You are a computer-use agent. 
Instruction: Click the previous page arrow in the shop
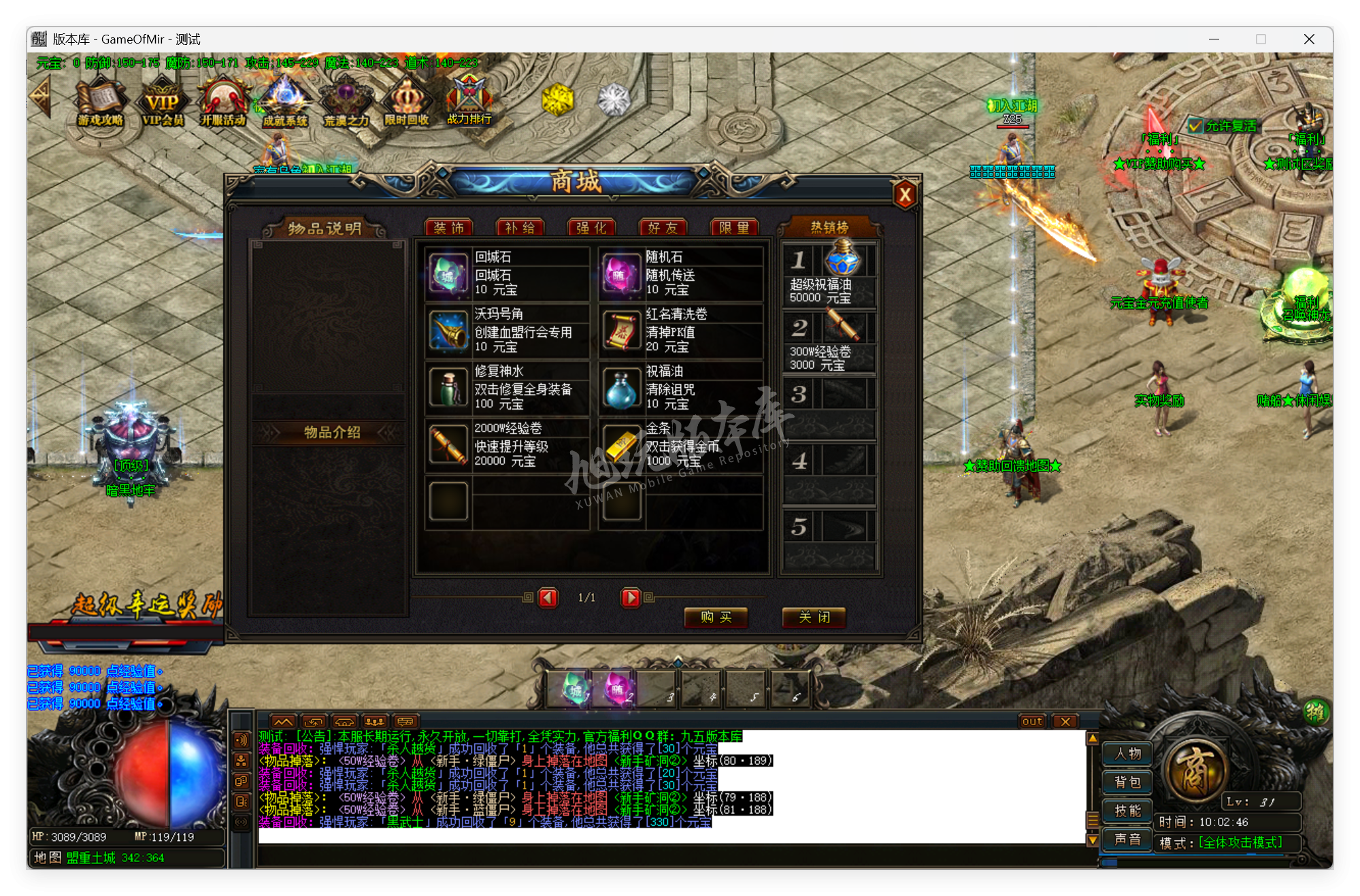548,597
